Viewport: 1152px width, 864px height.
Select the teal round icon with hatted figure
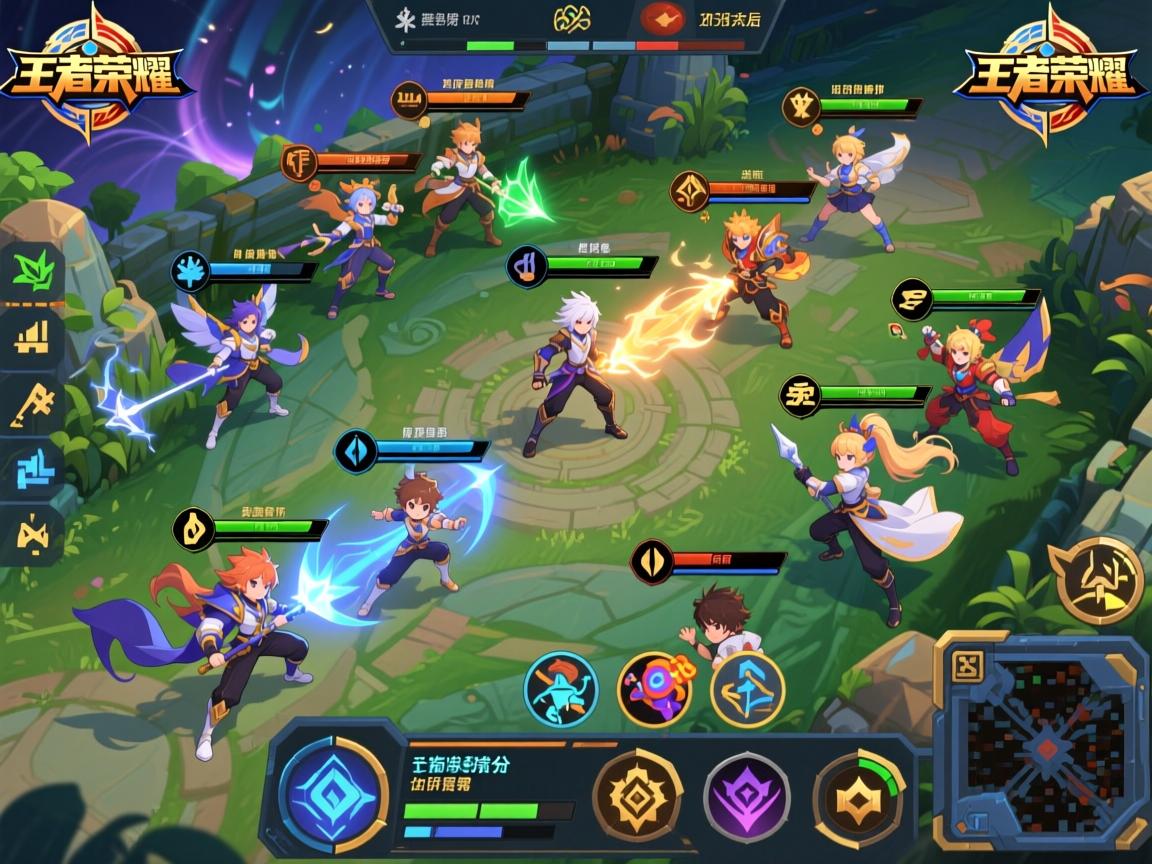pos(561,689)
